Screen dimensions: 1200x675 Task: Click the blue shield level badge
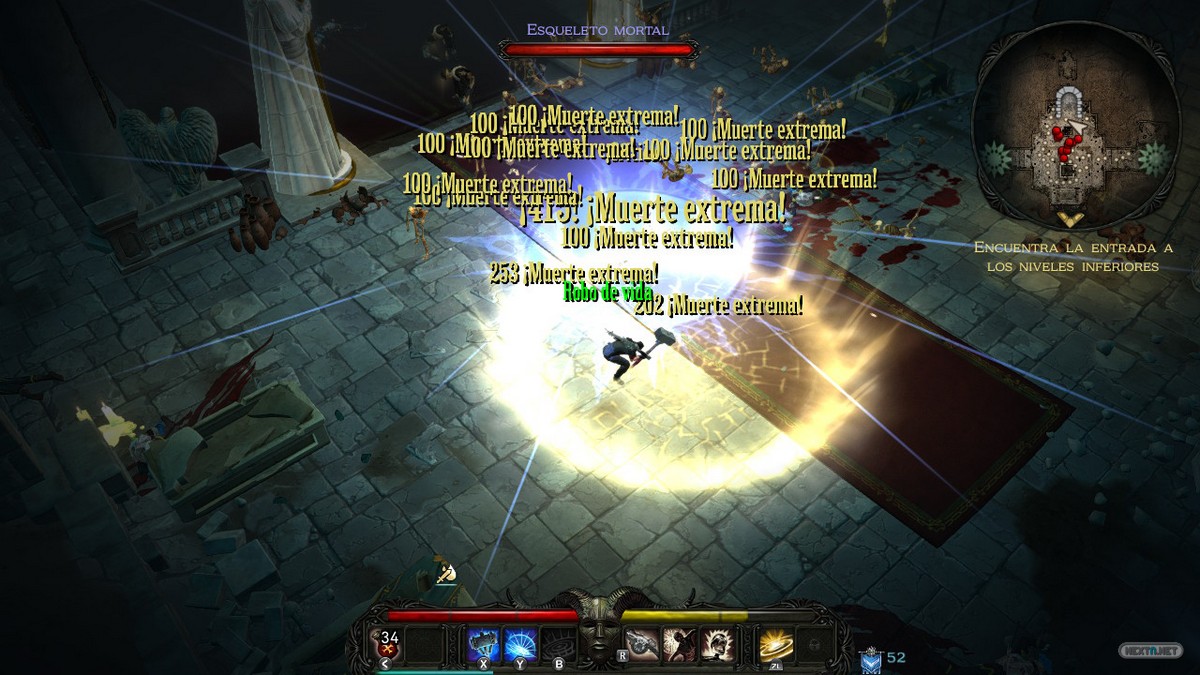870,659
